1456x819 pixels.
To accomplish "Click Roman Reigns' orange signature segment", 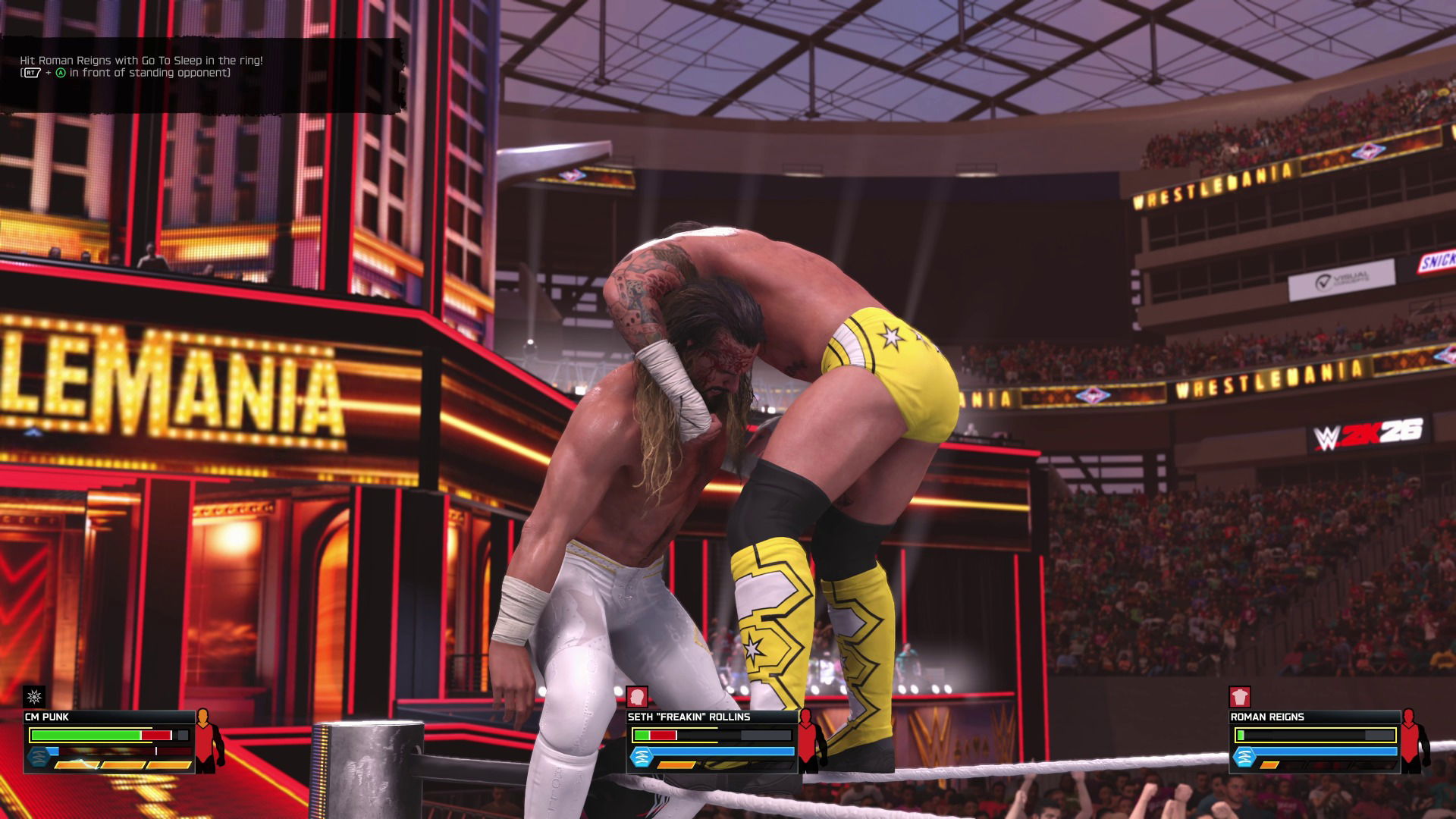I will click(1269, 764).
